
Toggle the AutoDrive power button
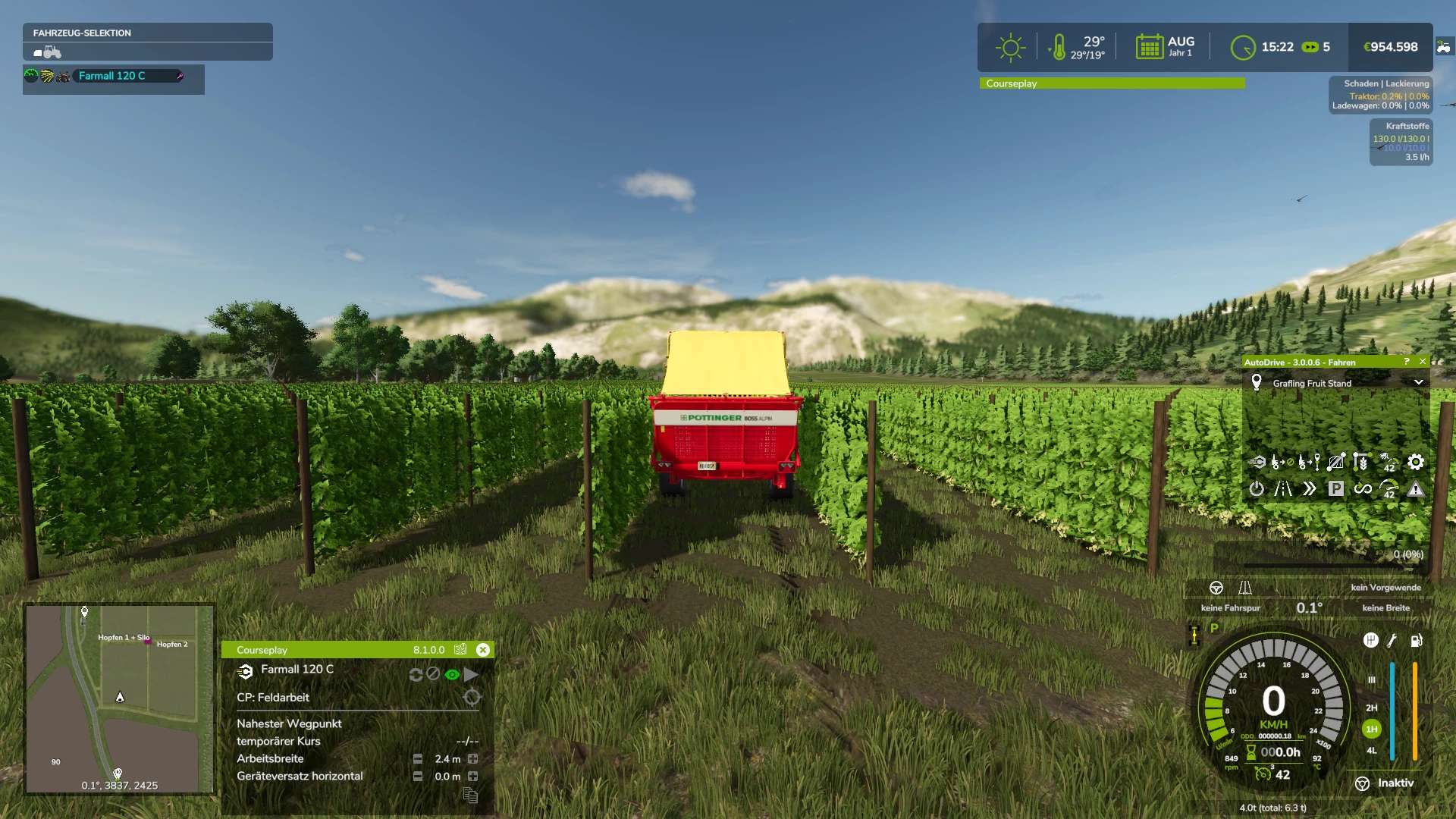(x=1257, y=489)
